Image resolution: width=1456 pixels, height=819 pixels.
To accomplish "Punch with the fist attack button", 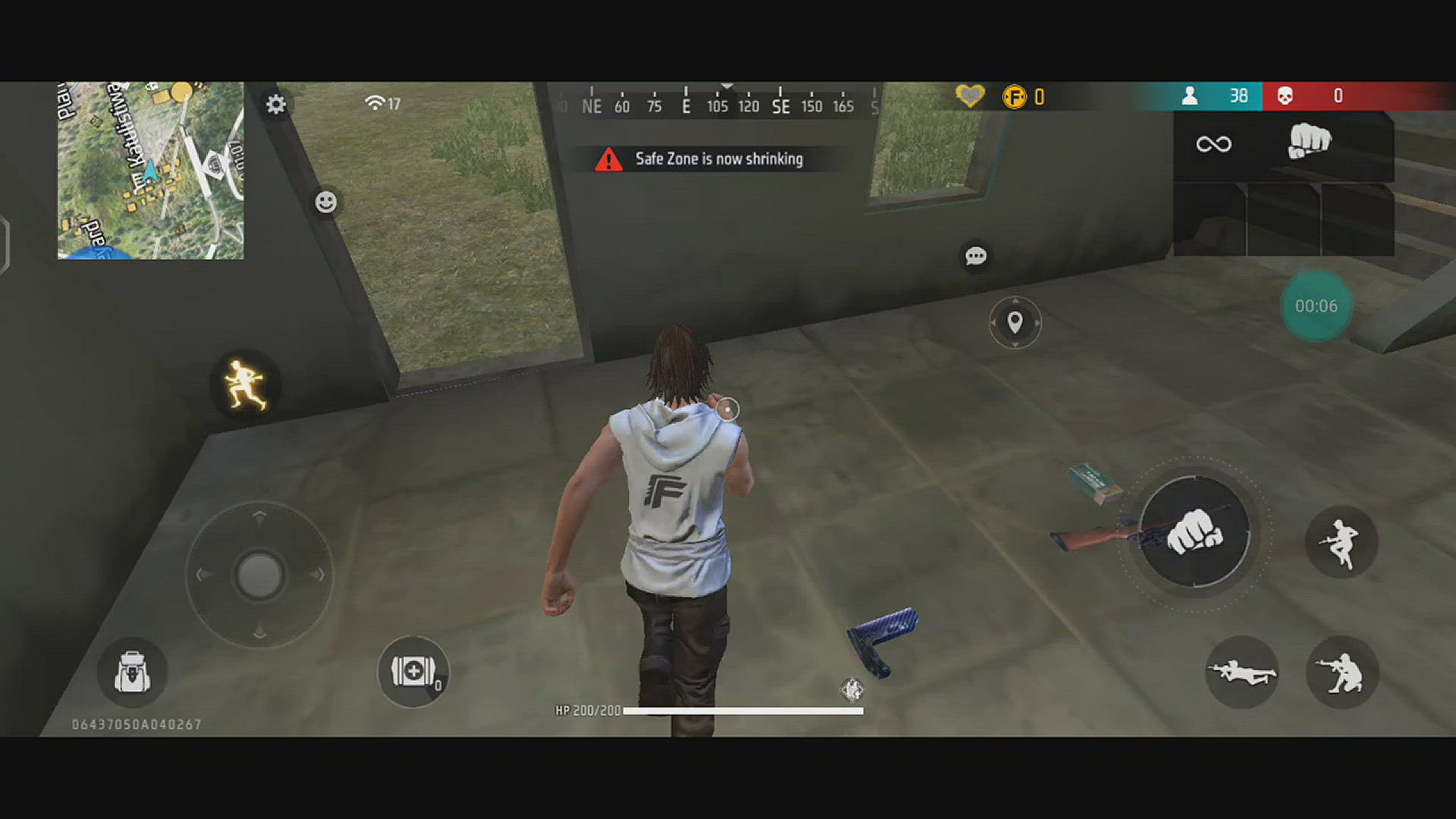I will (1194, 532).
